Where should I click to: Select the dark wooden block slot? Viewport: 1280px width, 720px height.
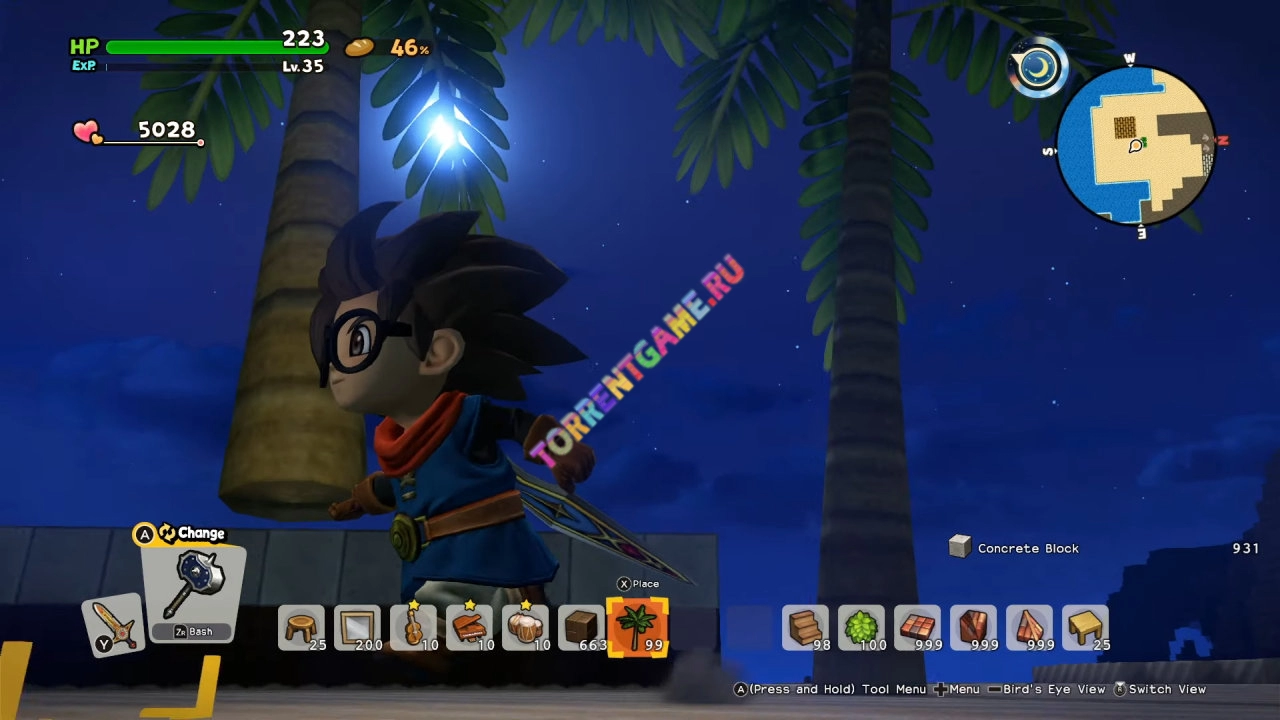(581, 628)
